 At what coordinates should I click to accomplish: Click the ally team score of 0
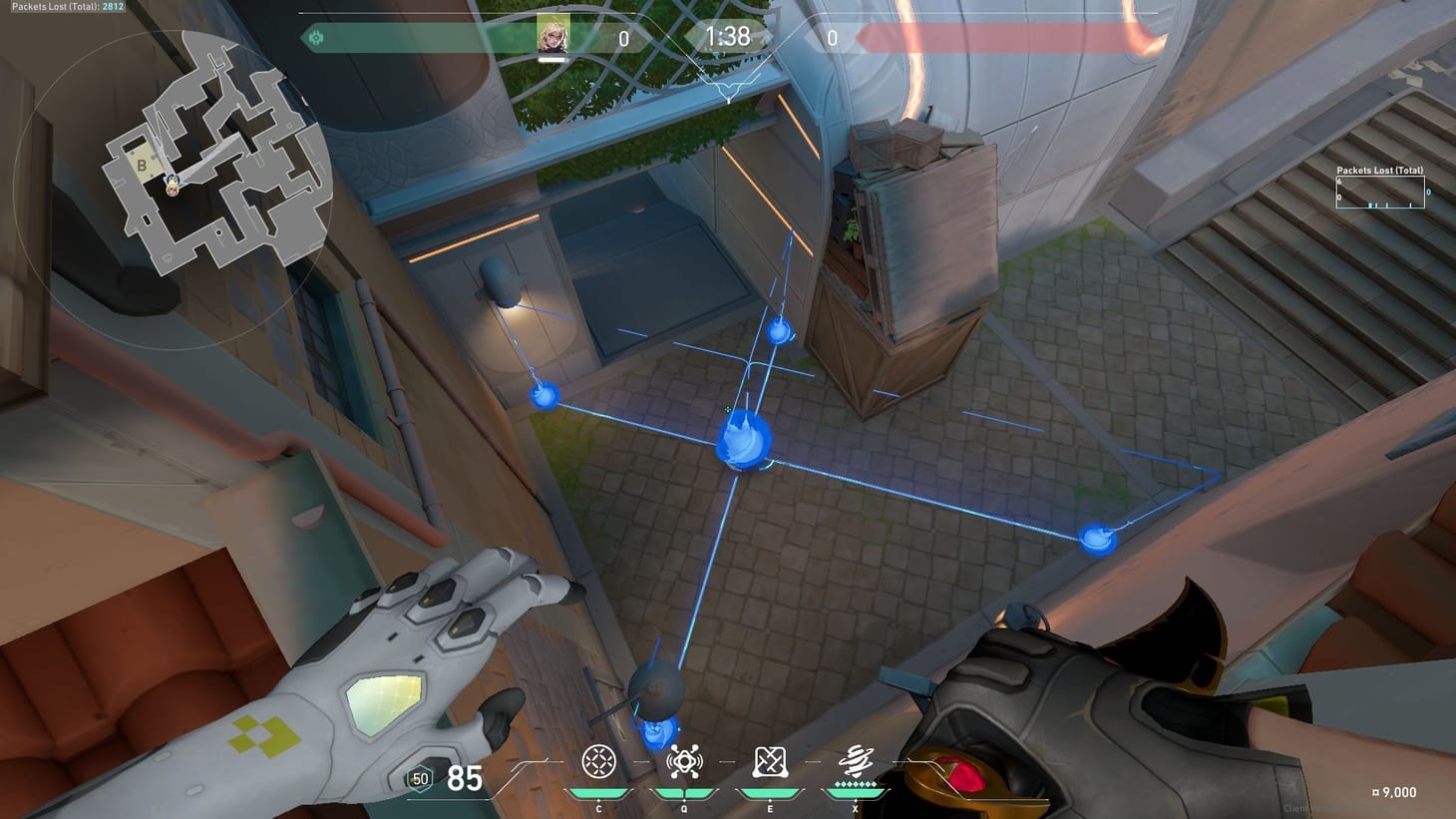pos(624,38)
